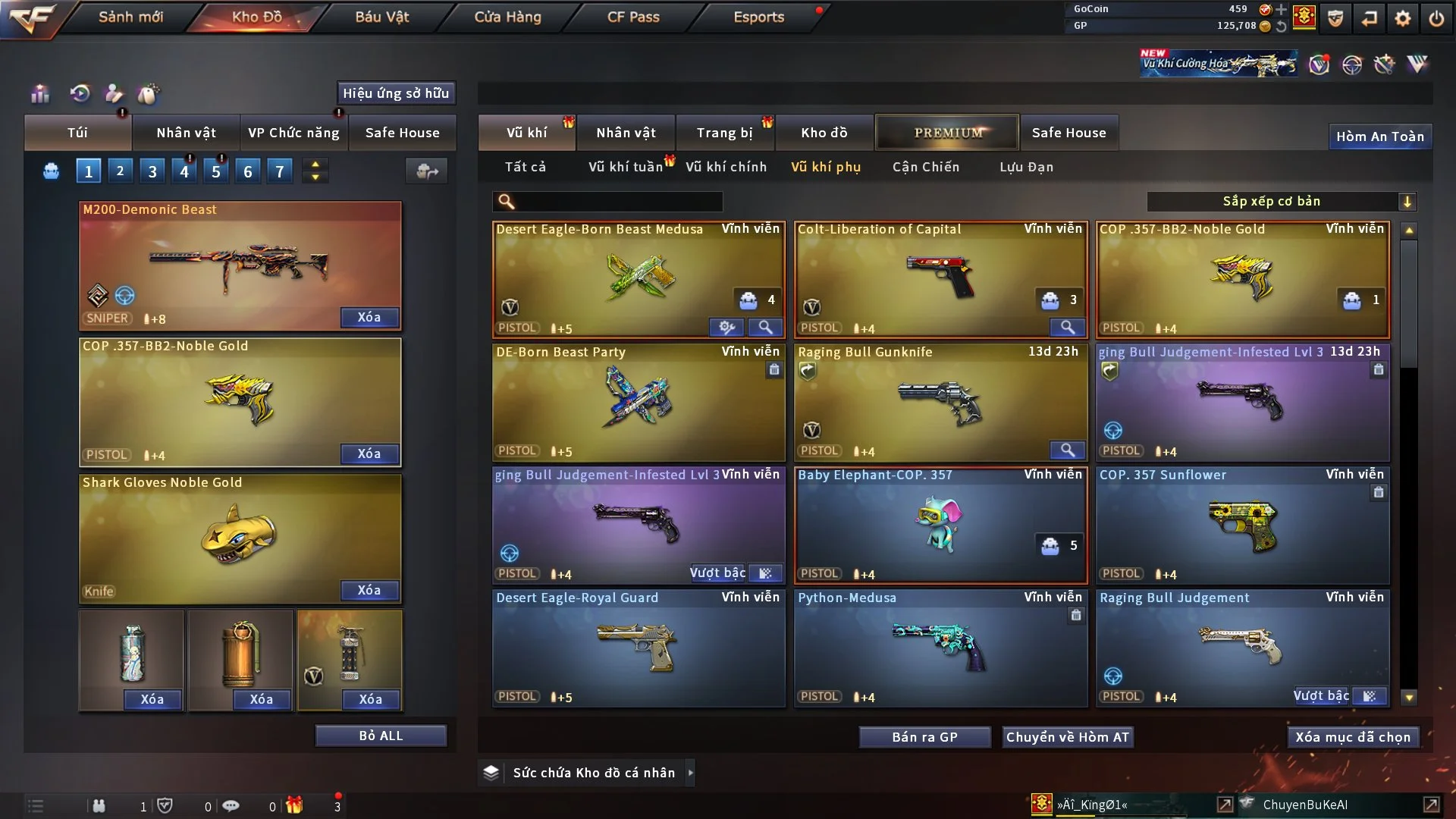Select bag slot number 3
1456x819 pixels.
click(152, 171)
